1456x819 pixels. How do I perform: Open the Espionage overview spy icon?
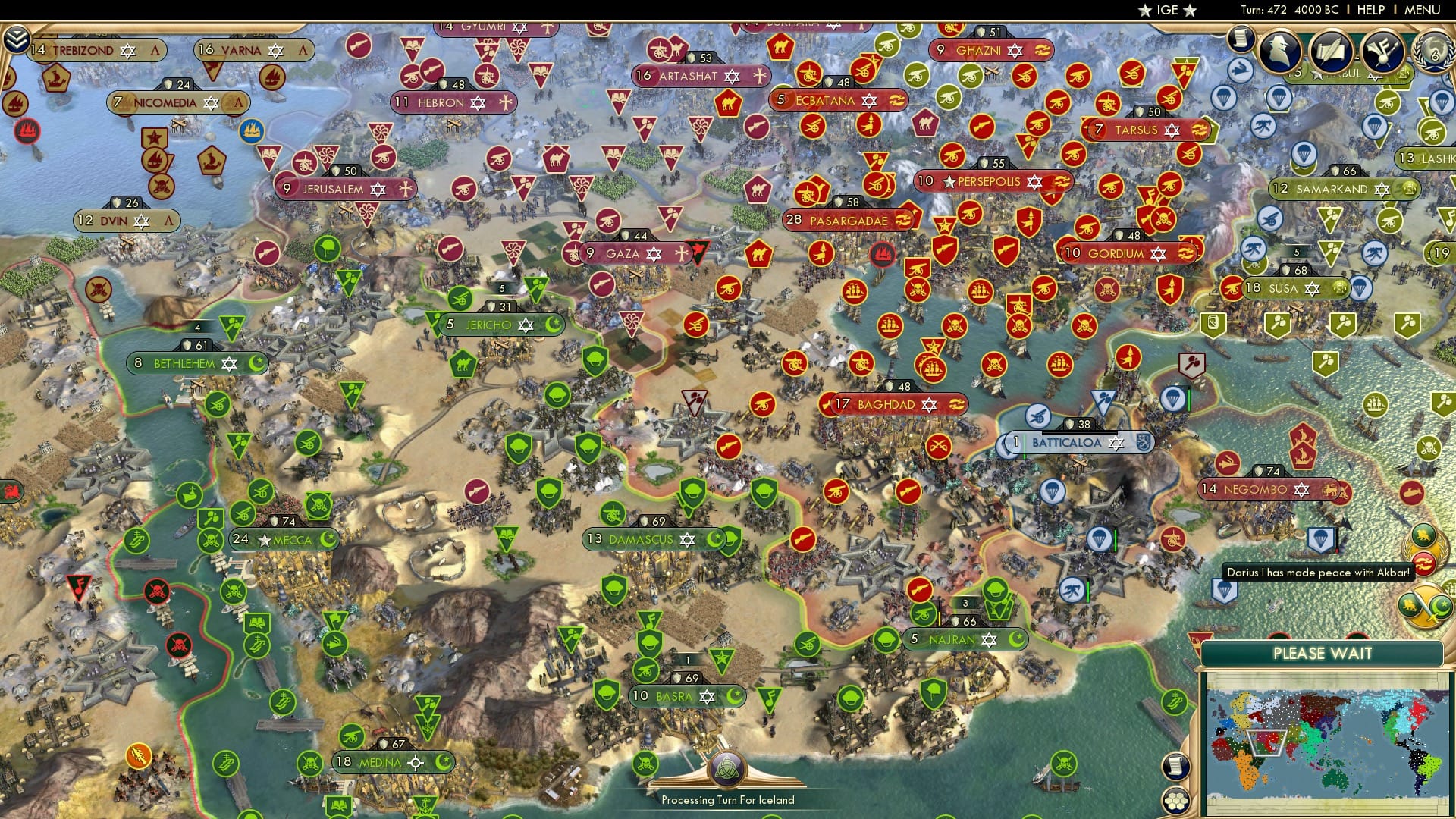[x=1280, y=50]
